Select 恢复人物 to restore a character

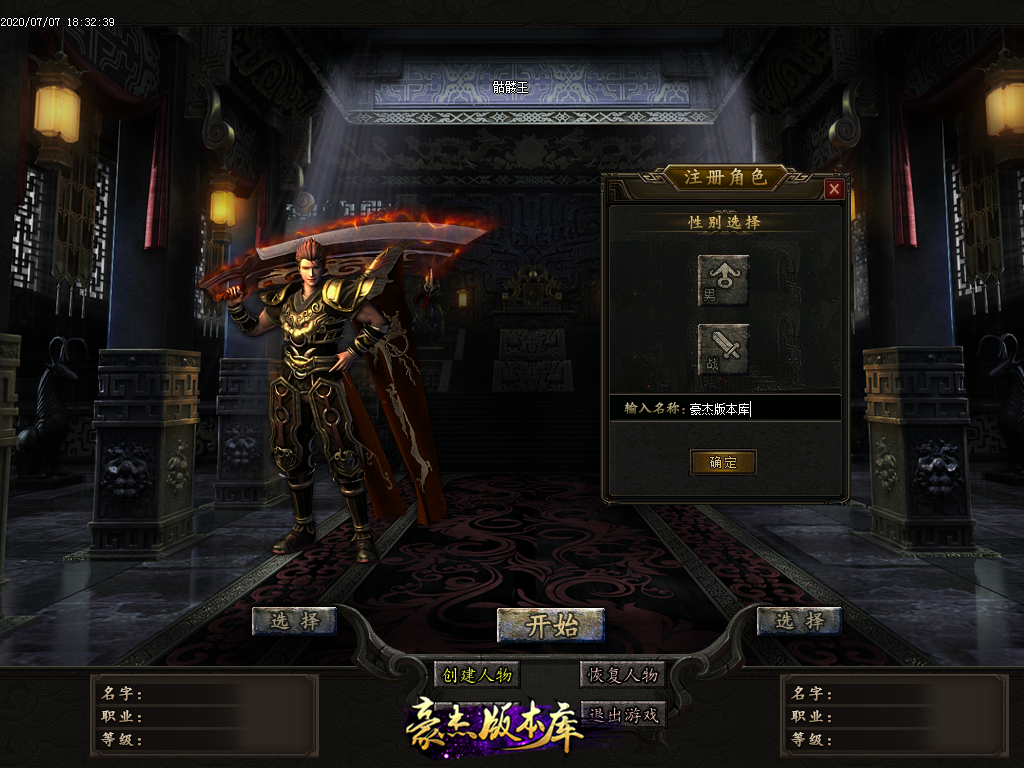(621, 675)
